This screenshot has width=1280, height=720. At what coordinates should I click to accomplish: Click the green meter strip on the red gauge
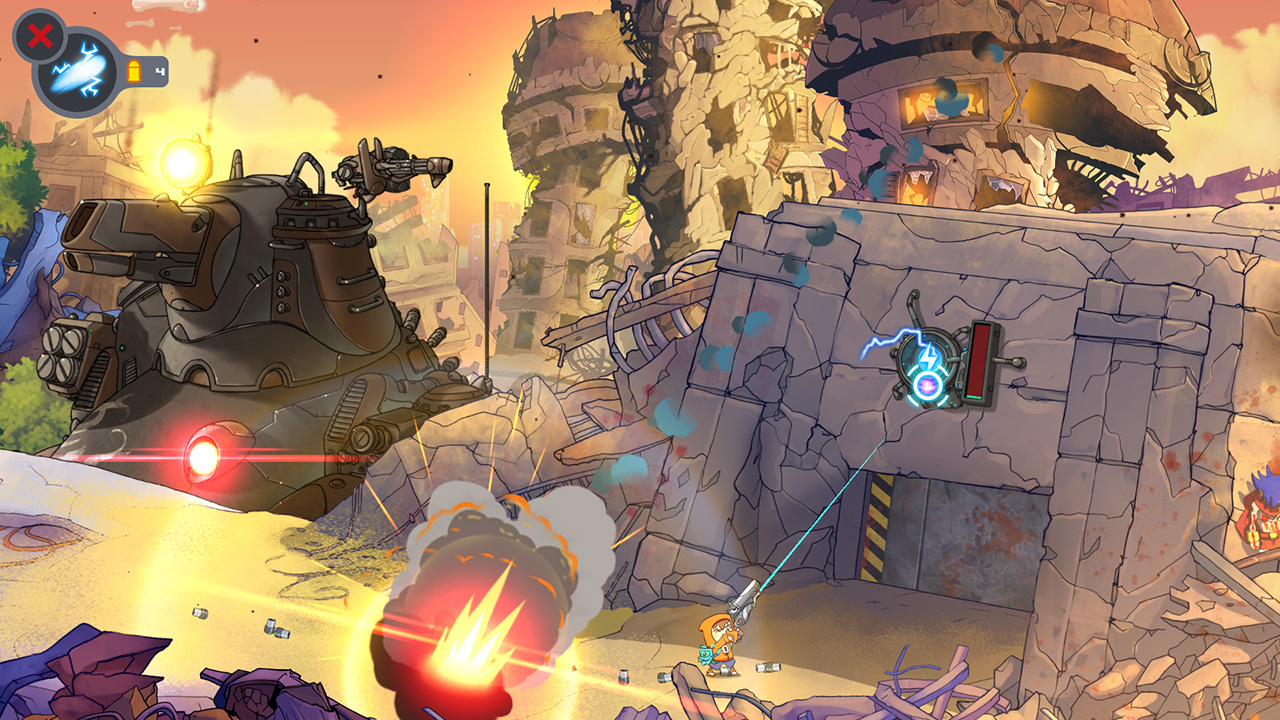click(x=974, y=397)
